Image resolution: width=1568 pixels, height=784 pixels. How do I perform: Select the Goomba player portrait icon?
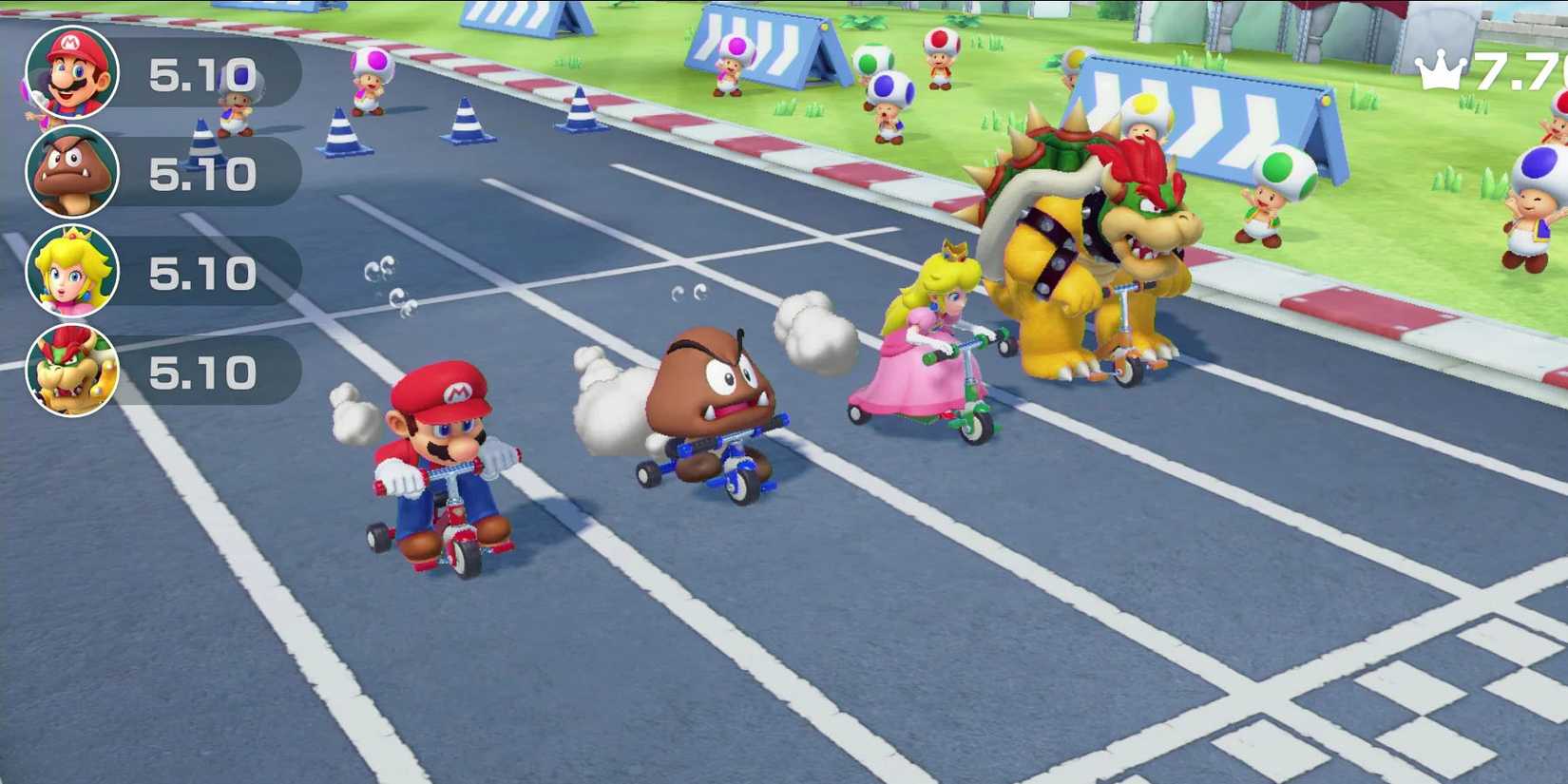tap(74, 173)
